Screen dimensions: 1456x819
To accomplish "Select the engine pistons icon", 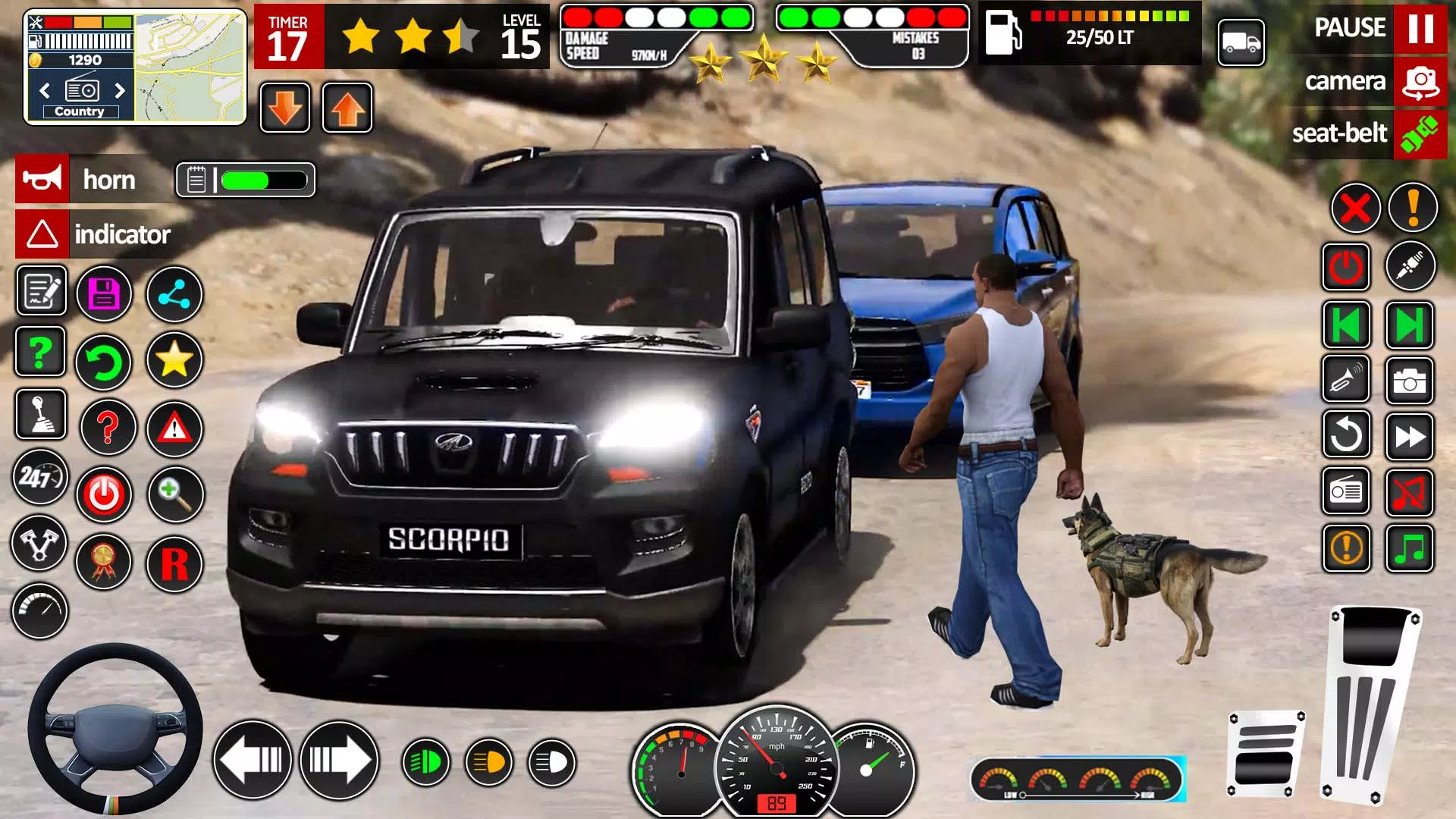I will [x=39, y=544].
